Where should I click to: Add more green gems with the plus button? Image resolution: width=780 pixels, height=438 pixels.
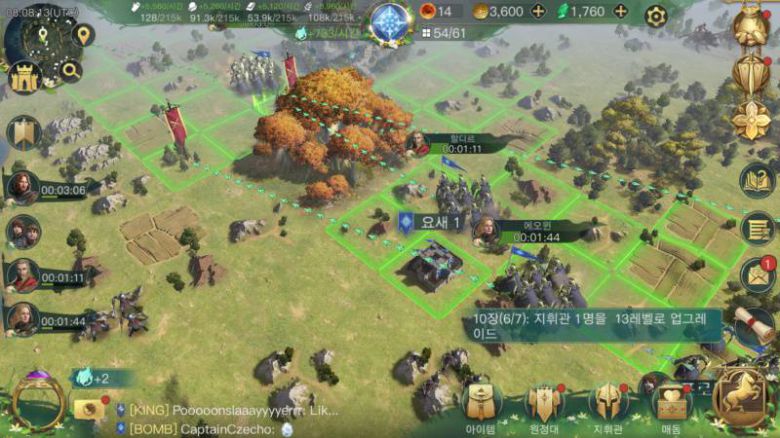(621, 12)
